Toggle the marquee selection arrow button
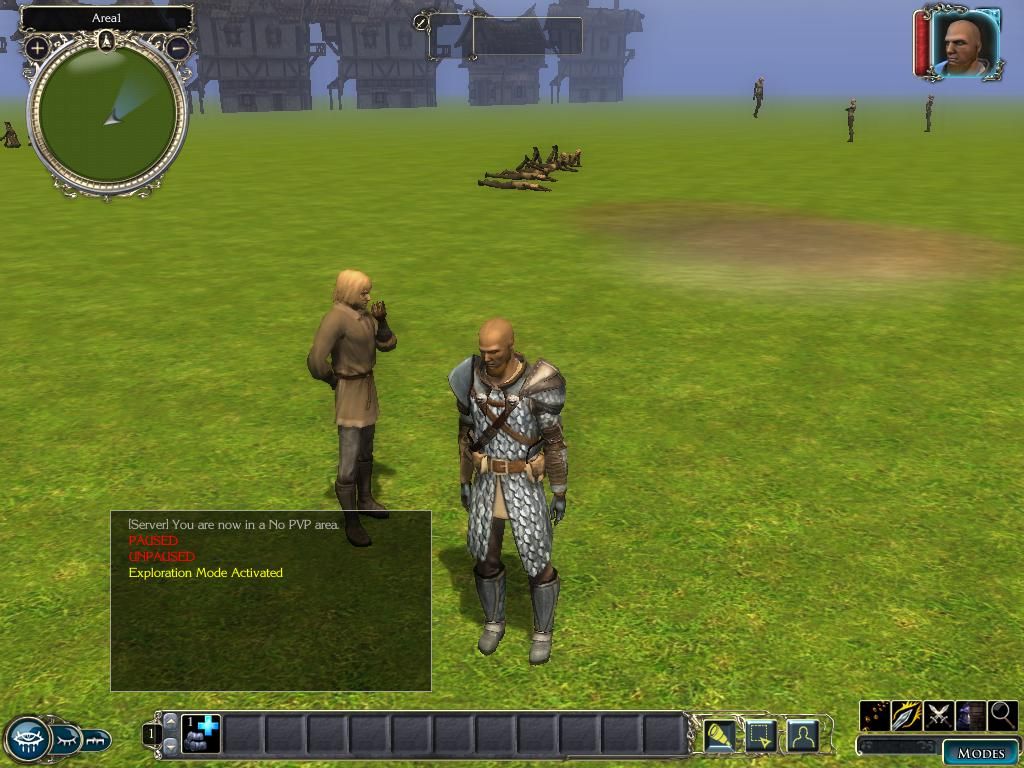The width and height of the screenshot is (1024, 768). (x=760, y=735)
